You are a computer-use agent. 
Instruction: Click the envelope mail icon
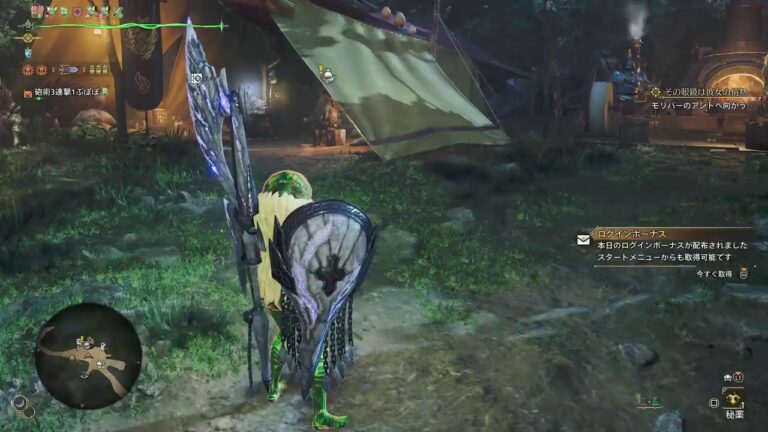[x=583, y=240]
